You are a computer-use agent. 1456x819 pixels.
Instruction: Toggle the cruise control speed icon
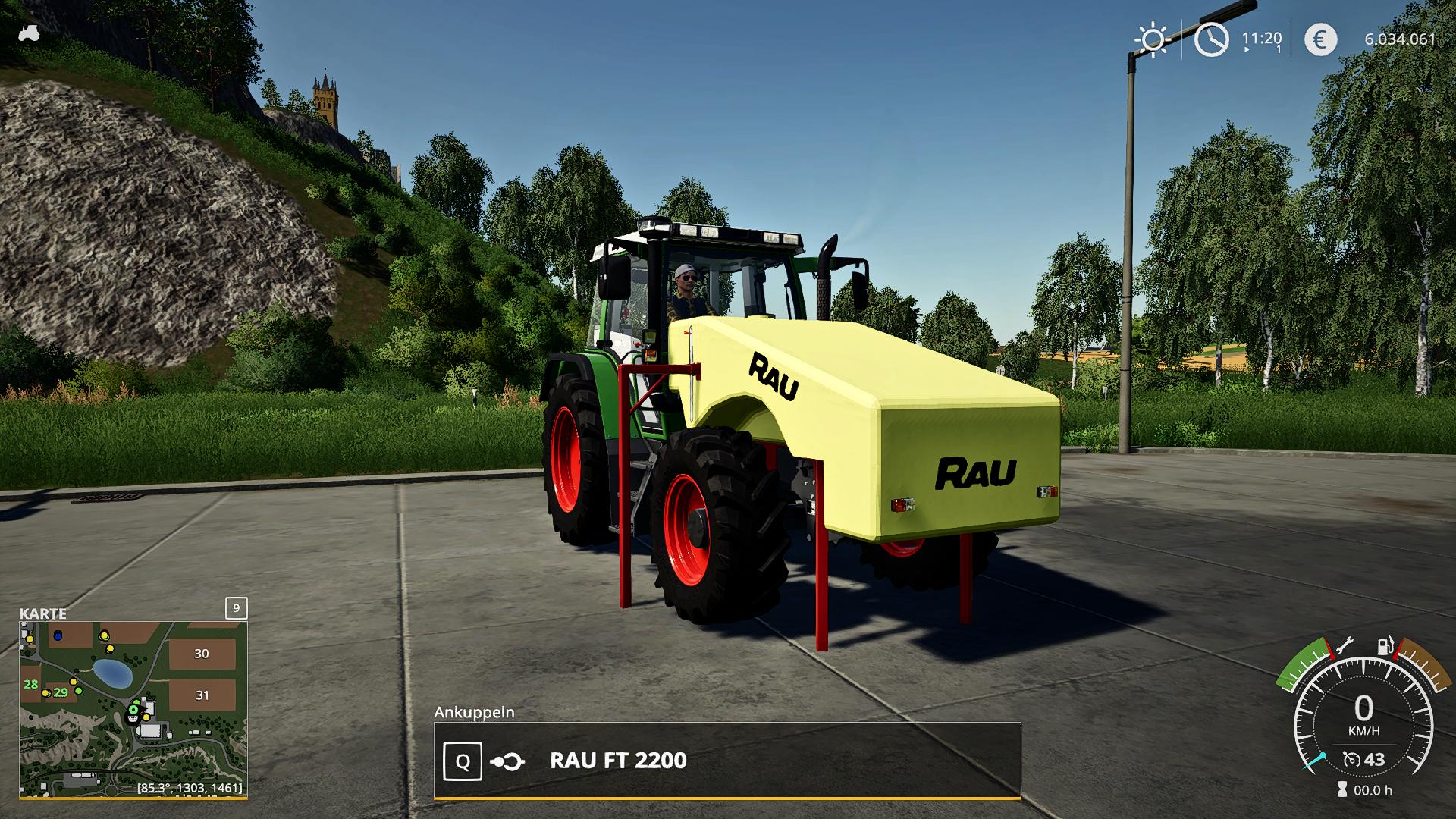[x=1351, y=759]
